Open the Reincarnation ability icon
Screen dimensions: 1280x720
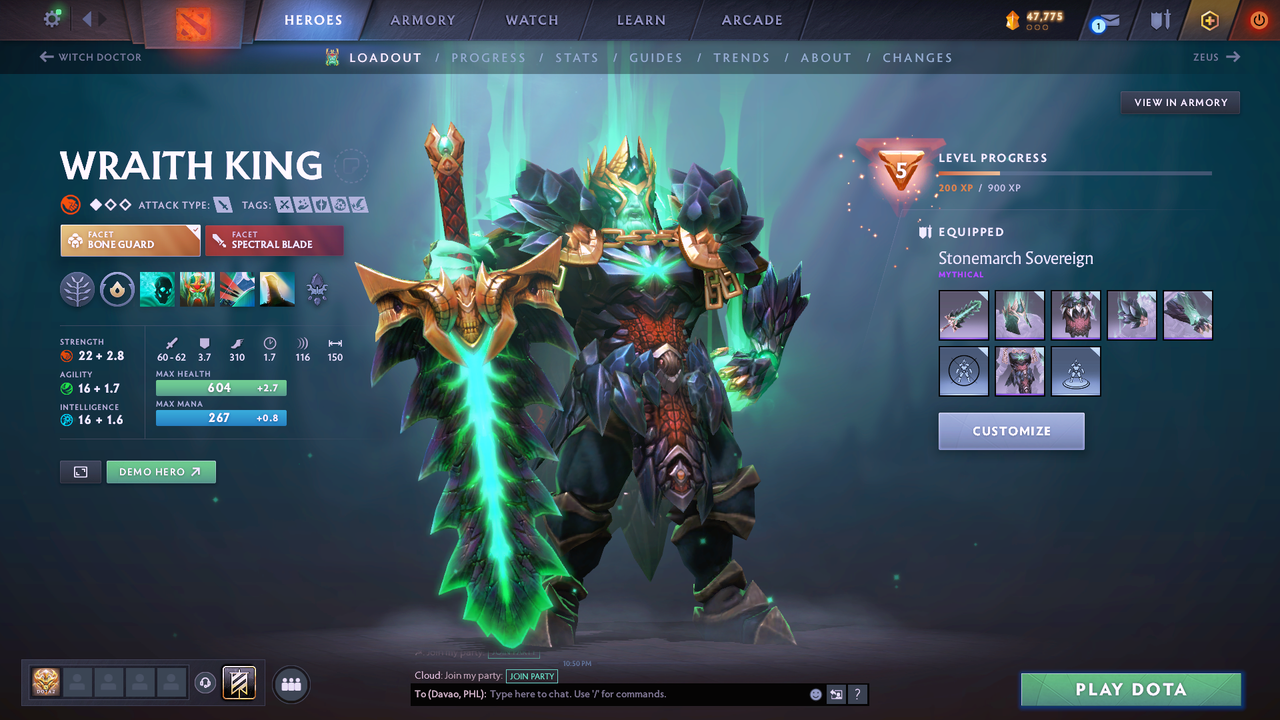tap(277, 290)
